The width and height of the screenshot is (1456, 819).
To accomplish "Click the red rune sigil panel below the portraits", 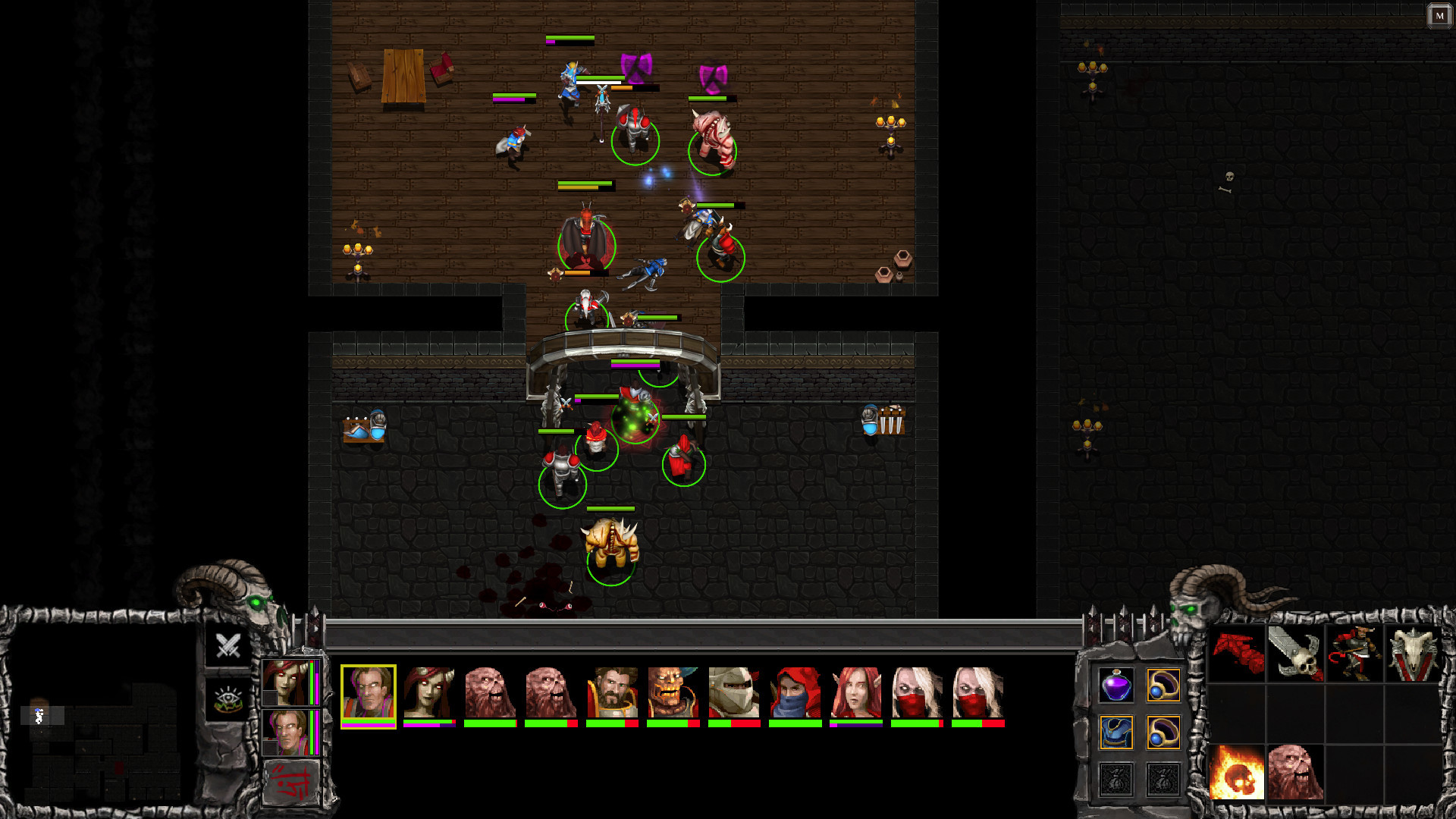I will 292,782.
